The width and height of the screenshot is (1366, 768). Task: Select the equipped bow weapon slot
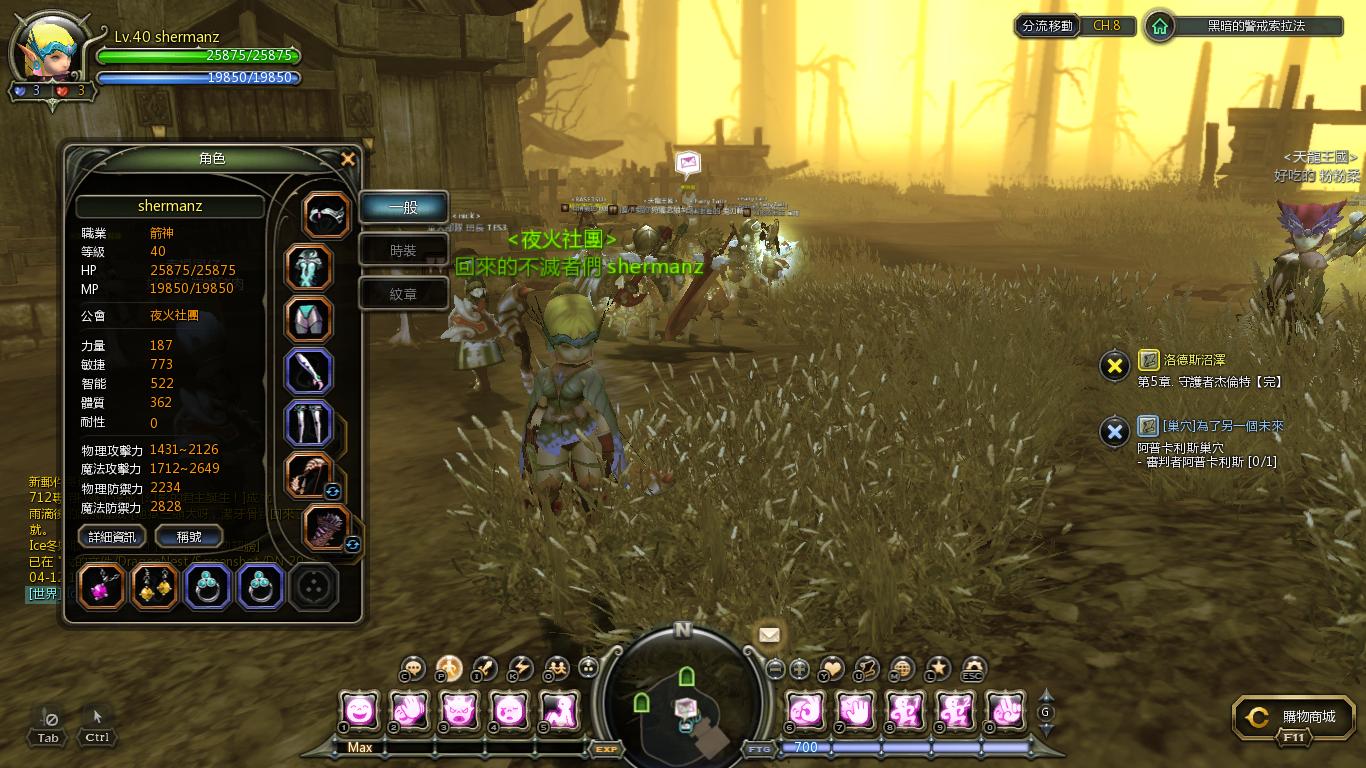(x=309, y=476)
